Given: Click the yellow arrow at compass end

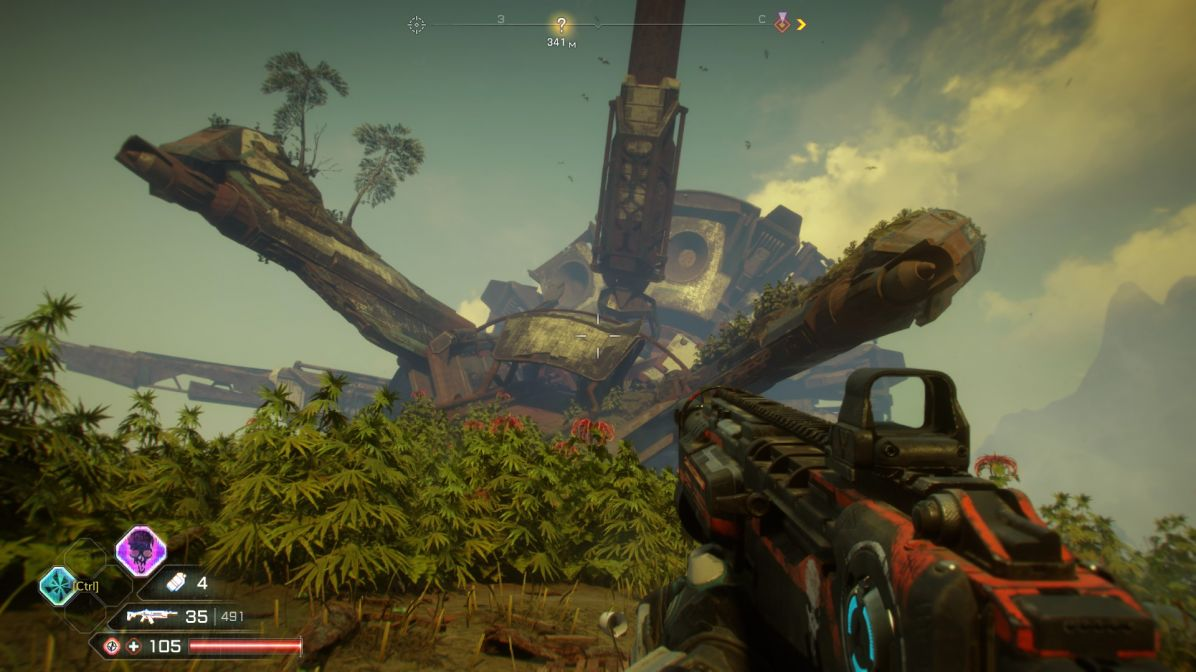Looking at the screenshot, I should 801,24.
